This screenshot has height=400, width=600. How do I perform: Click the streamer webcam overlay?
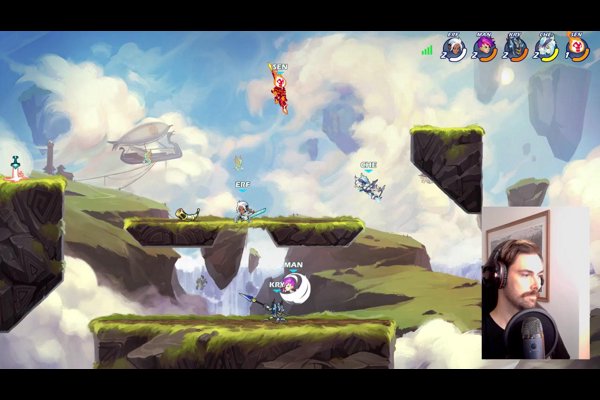click(535, 283)
